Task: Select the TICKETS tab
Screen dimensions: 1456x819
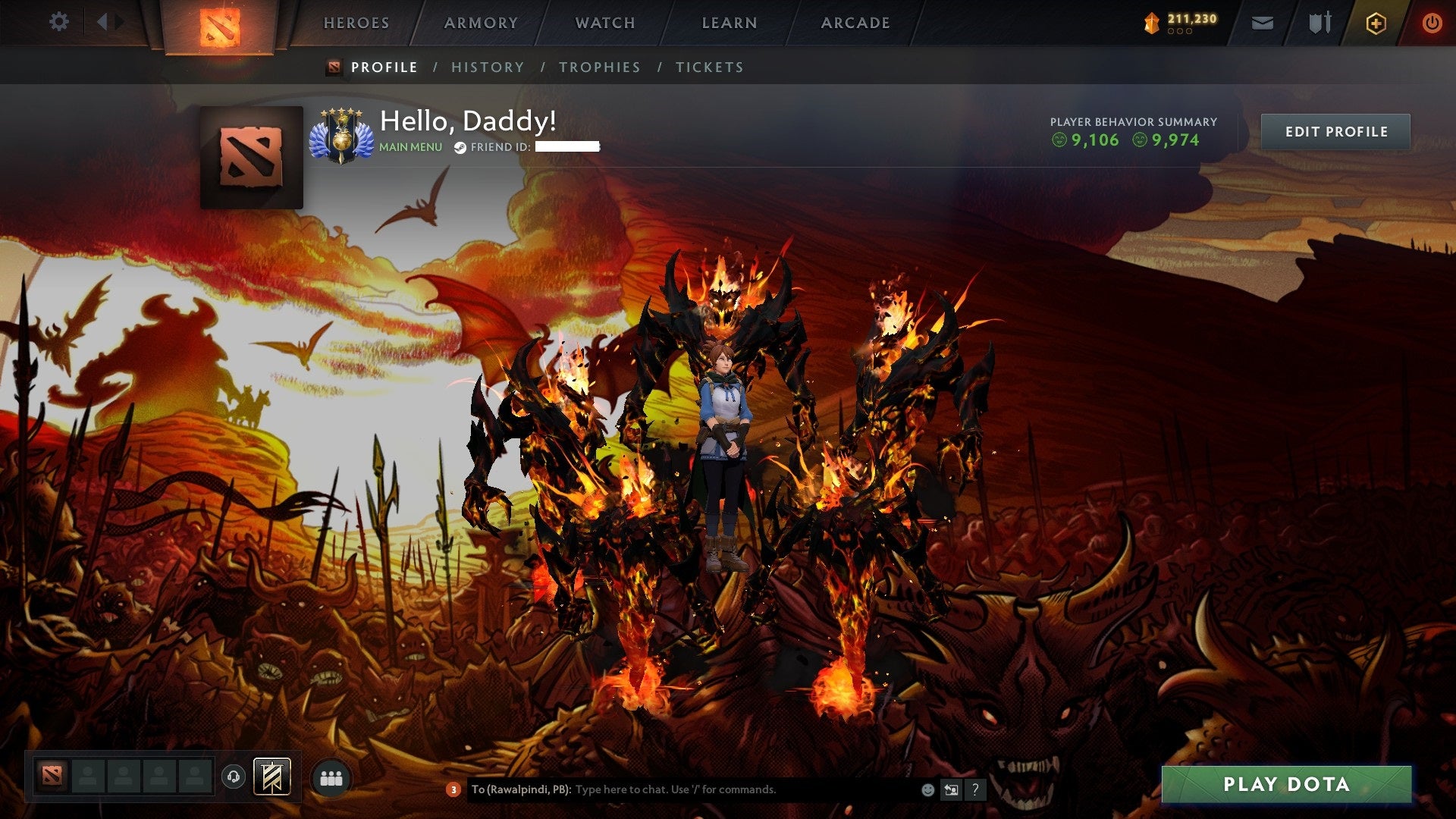Action: [x=708, y=67]
